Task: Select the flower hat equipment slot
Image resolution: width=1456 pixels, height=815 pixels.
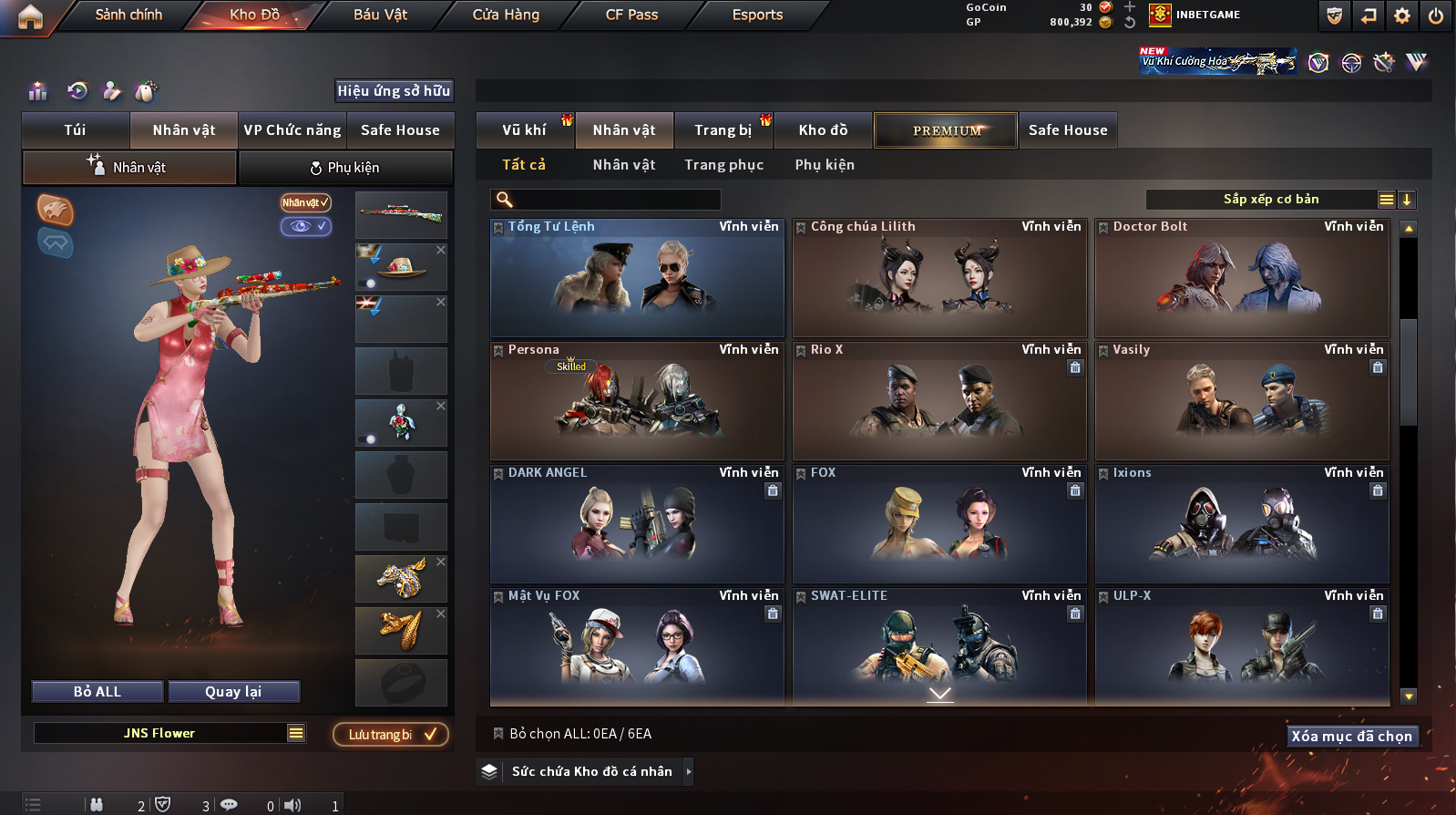Action: point(401,267)
